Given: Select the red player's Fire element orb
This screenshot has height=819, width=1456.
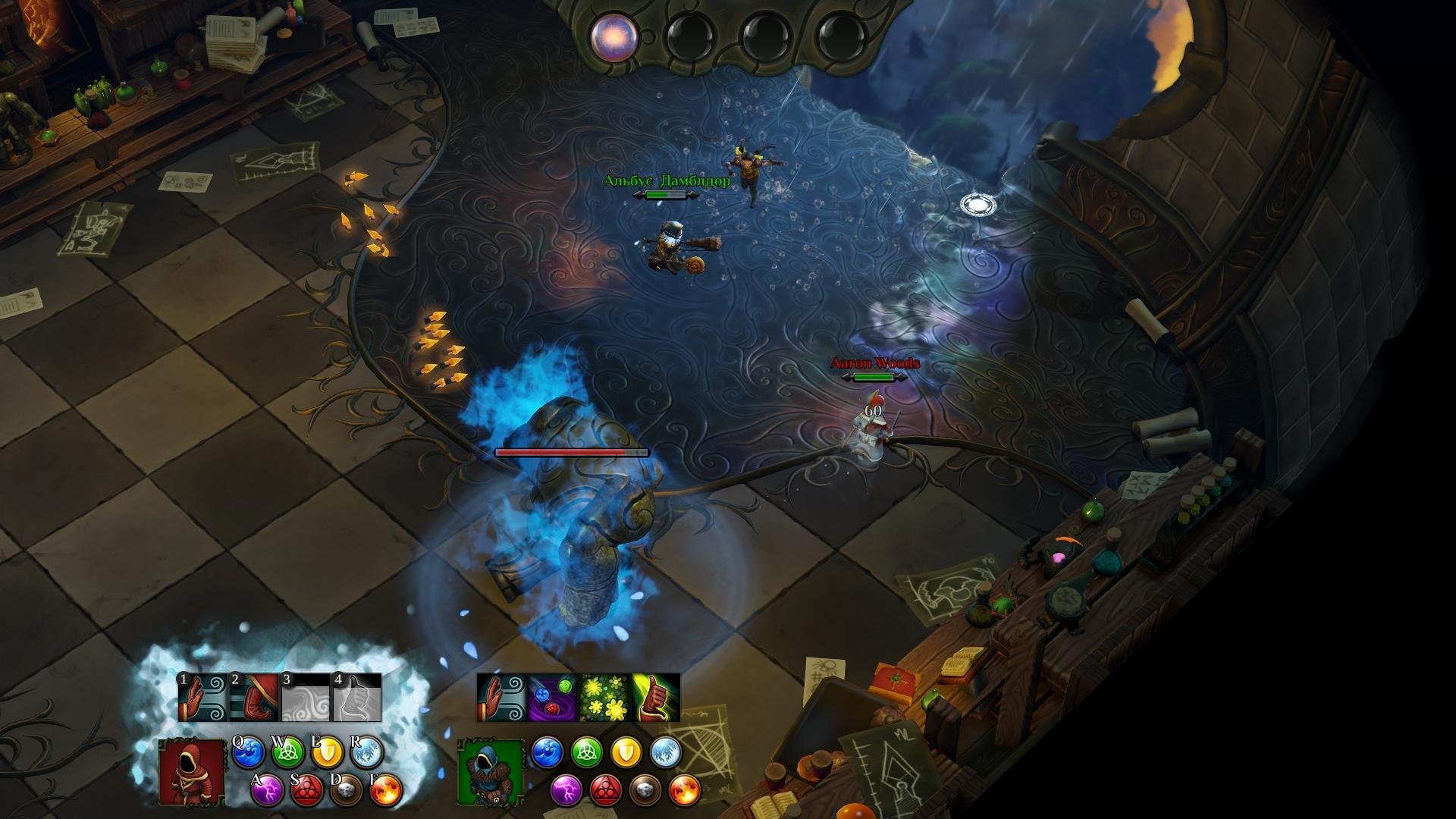Looking at the screenshot, I should tap(386, 791).
